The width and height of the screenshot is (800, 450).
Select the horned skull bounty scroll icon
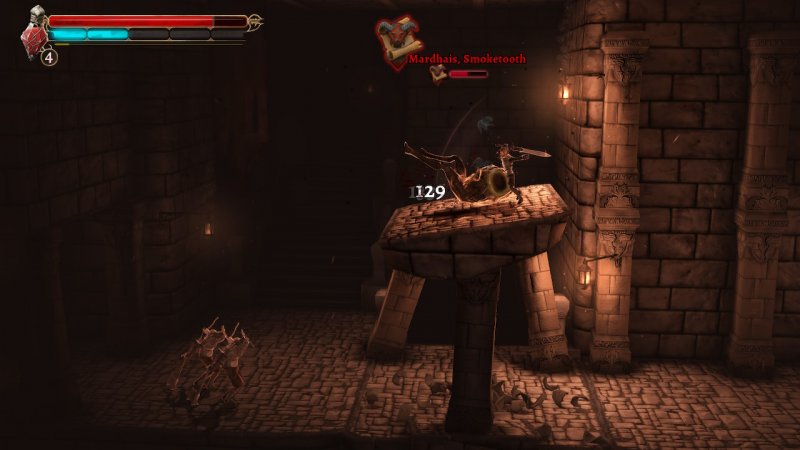(x=396, y=38)
